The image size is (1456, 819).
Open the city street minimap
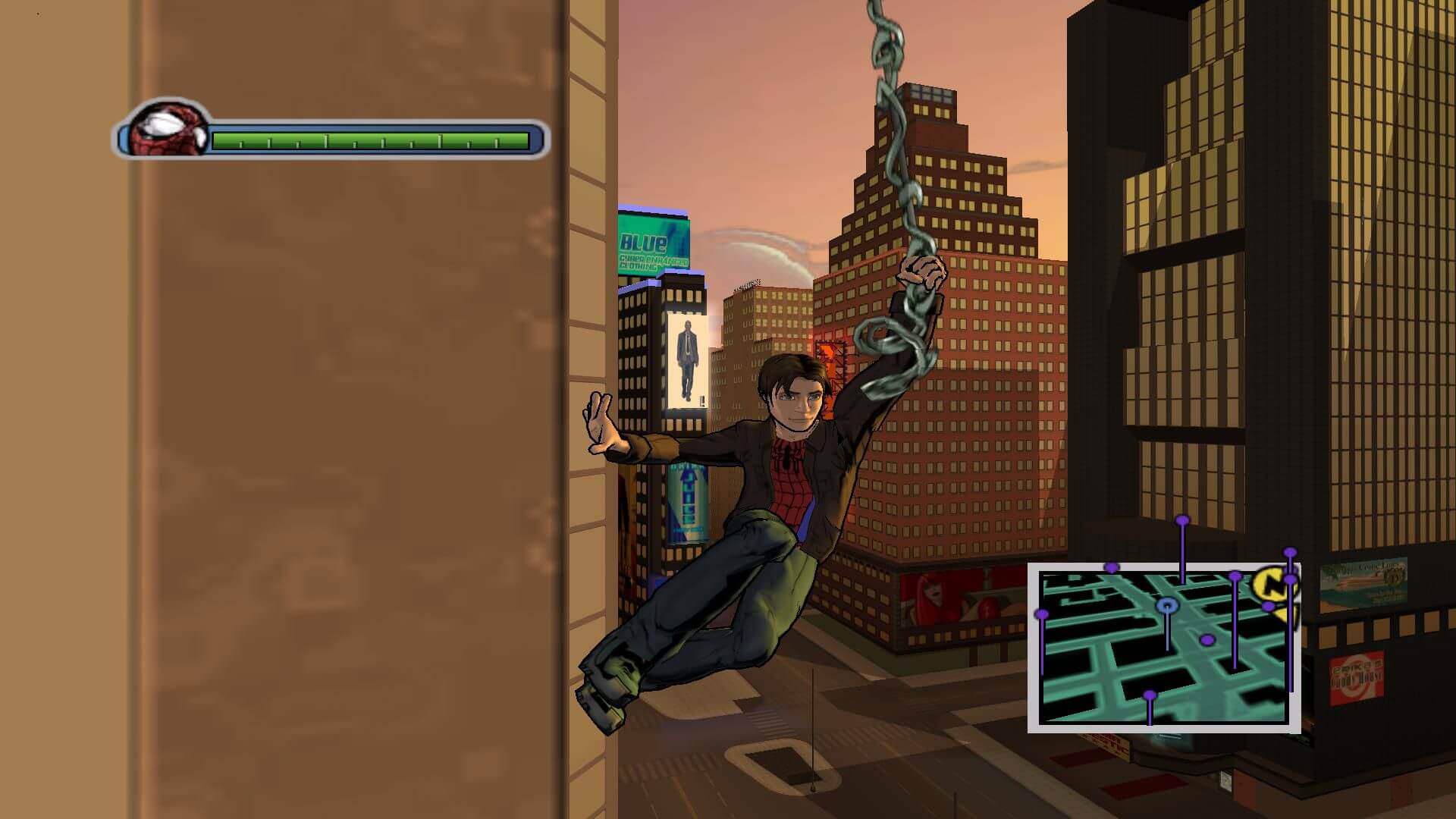(1163, 648)
